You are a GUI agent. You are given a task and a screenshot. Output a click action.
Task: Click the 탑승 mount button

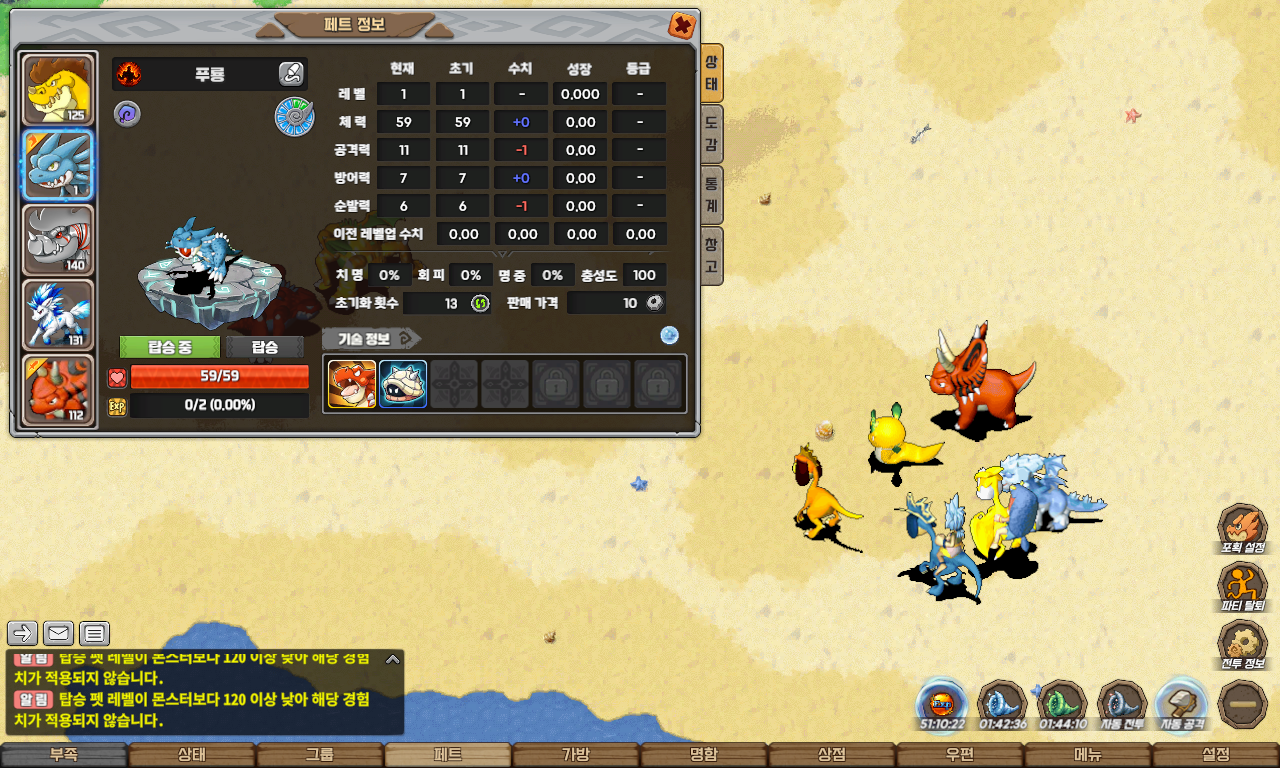click(x=265, y=347)
